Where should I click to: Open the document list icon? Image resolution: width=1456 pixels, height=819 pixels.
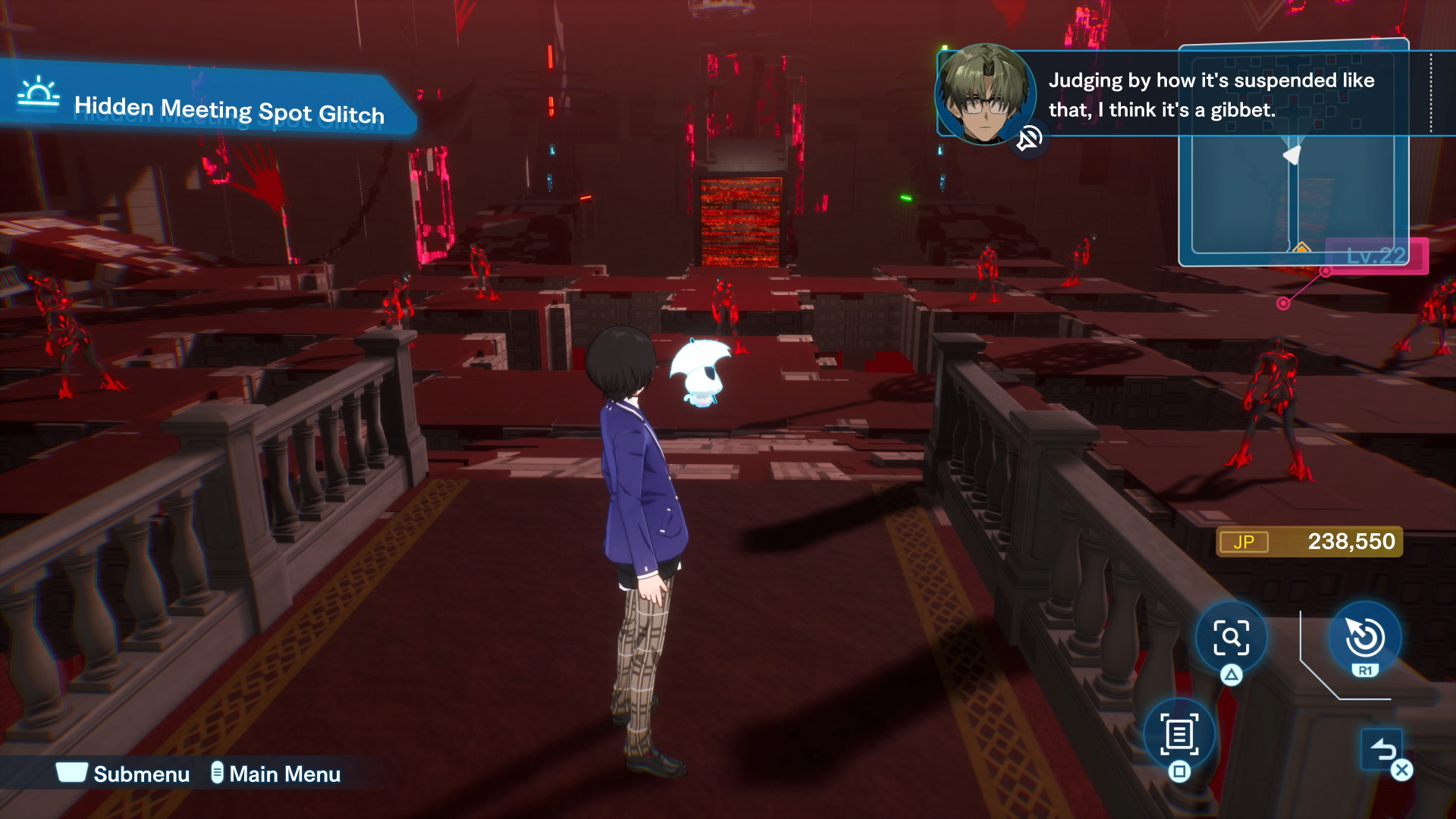[x=1178, y=734]
